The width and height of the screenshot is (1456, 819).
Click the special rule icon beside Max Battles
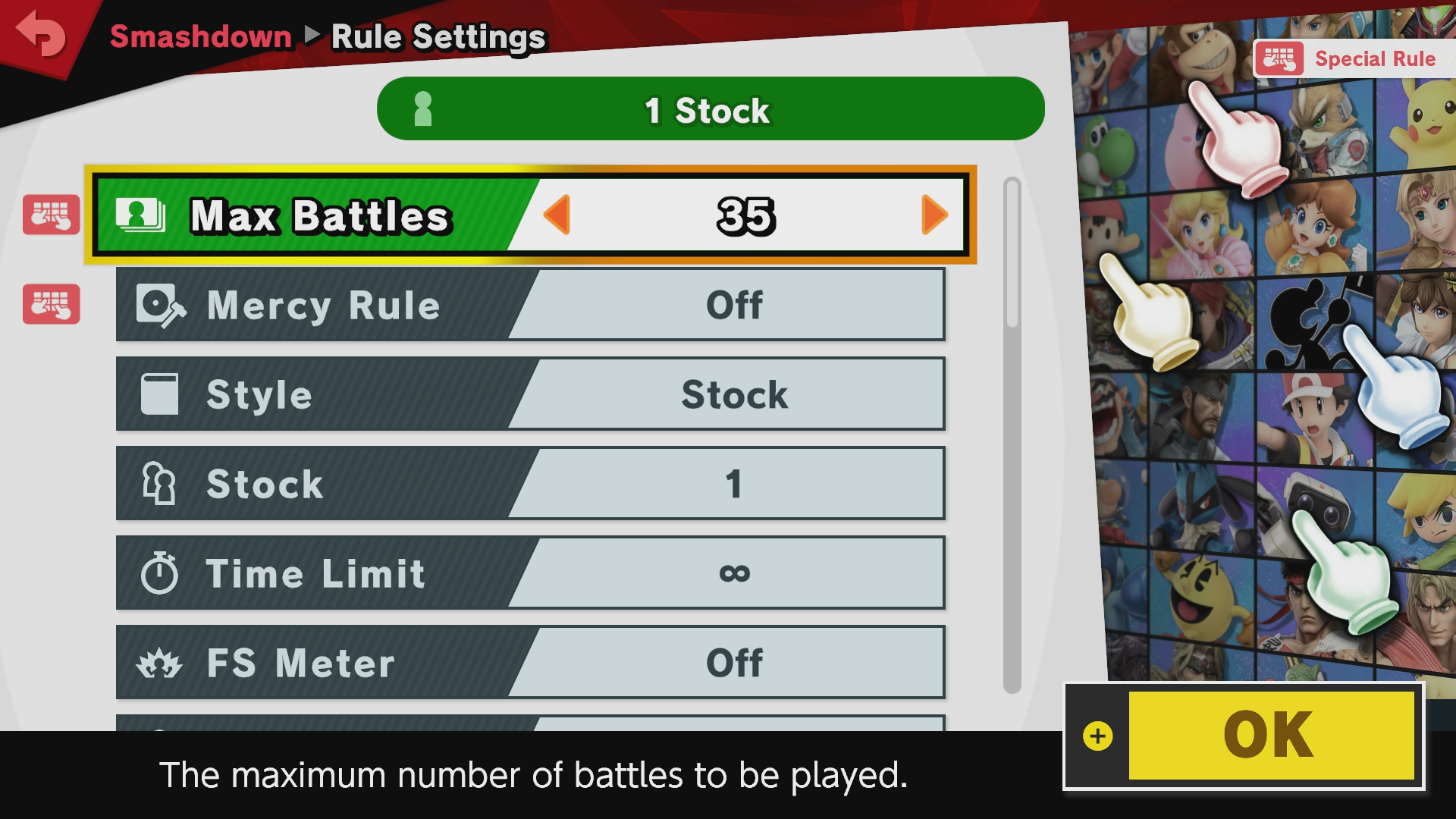(51, 215)
